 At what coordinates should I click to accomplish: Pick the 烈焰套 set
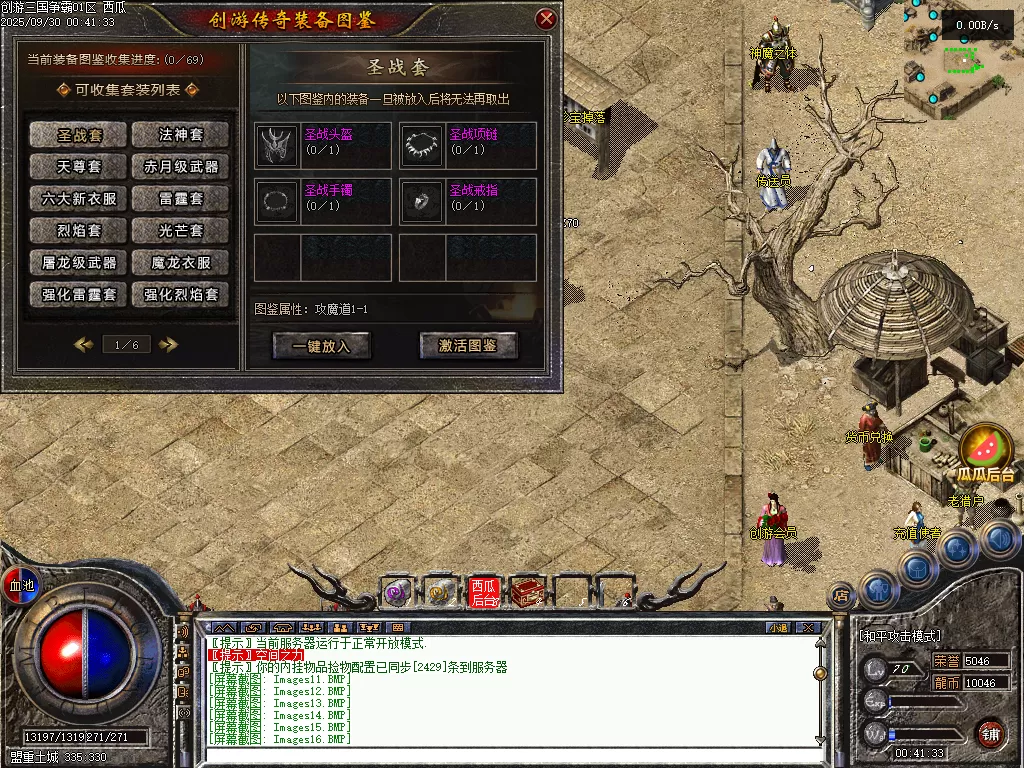(79, 230)
